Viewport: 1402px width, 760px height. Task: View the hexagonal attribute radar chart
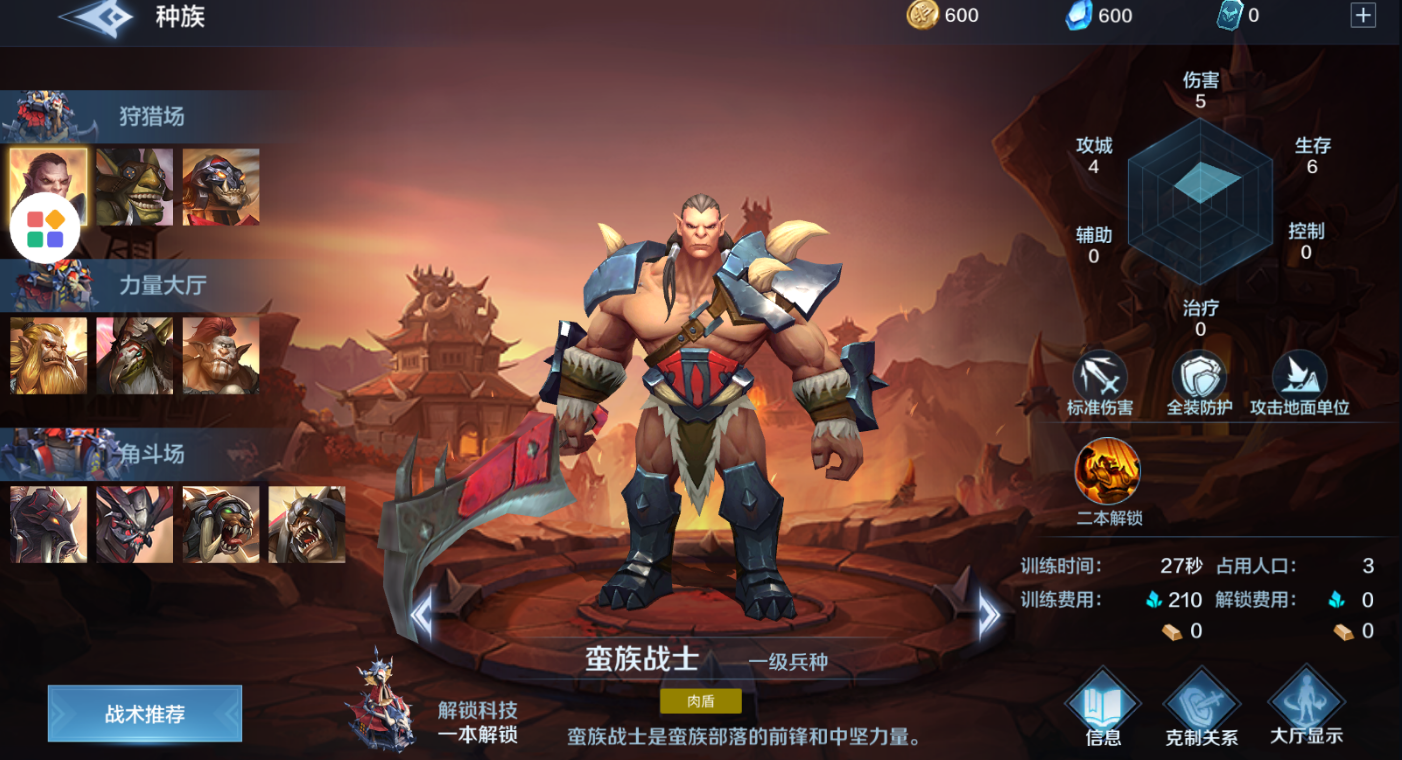pos(1199,200)
